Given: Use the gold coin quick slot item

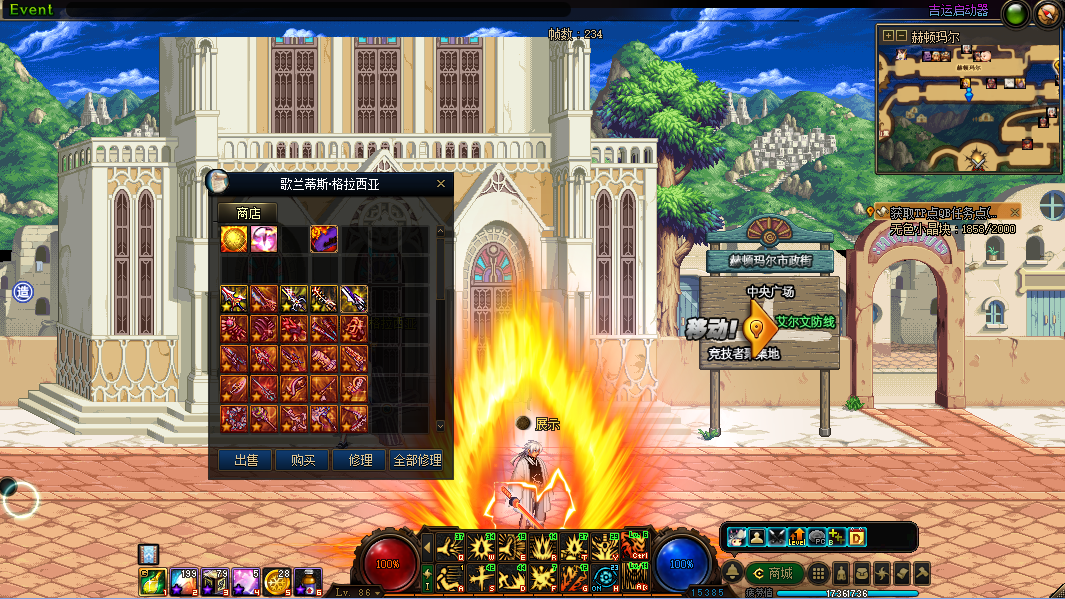Looking at the screenshot, I should coord(277,580).
